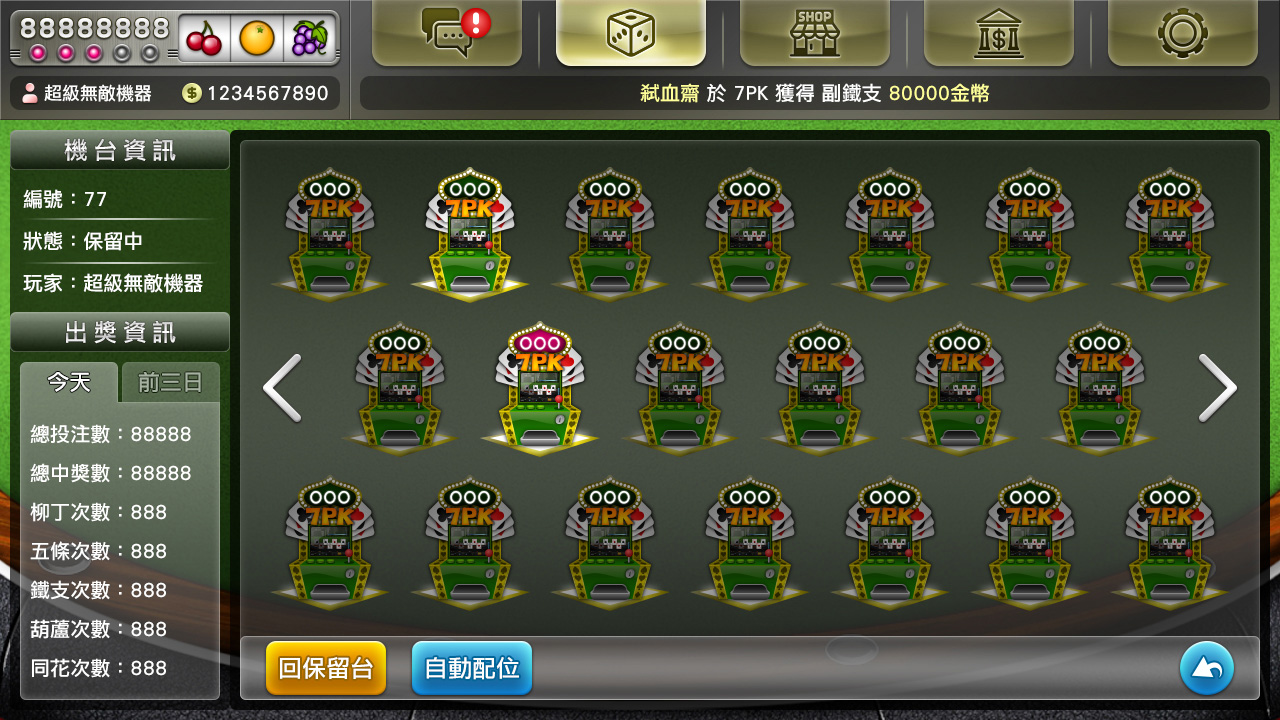The image size is (1280, 720).
Task: Click the 回保留台 yellow button
Action: point(326,668)
